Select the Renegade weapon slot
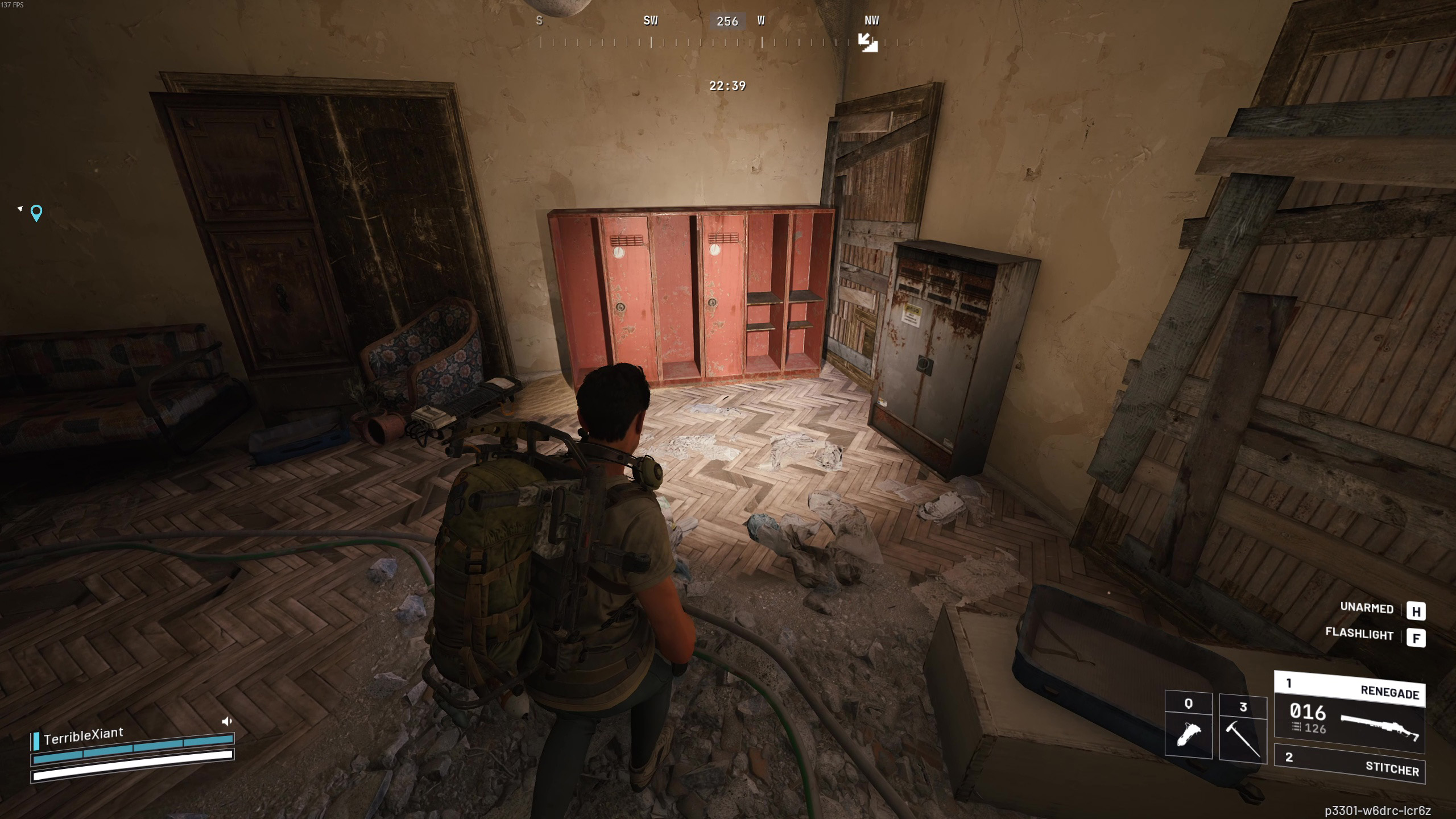The width and height of the screenshot is (1456, 819). point(1349,712)
